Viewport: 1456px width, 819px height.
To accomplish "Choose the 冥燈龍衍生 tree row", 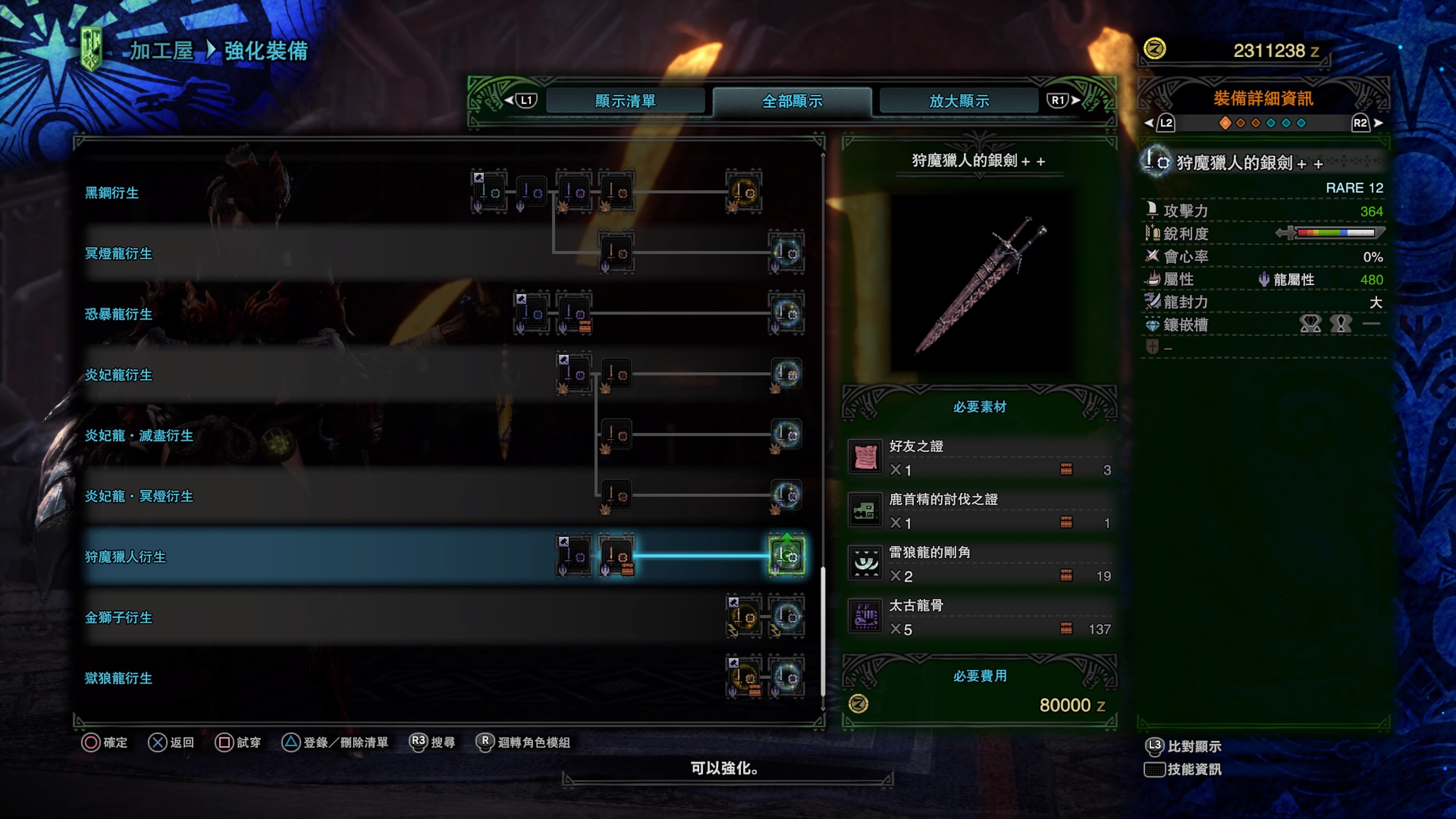I will click(x=119, y=254).
